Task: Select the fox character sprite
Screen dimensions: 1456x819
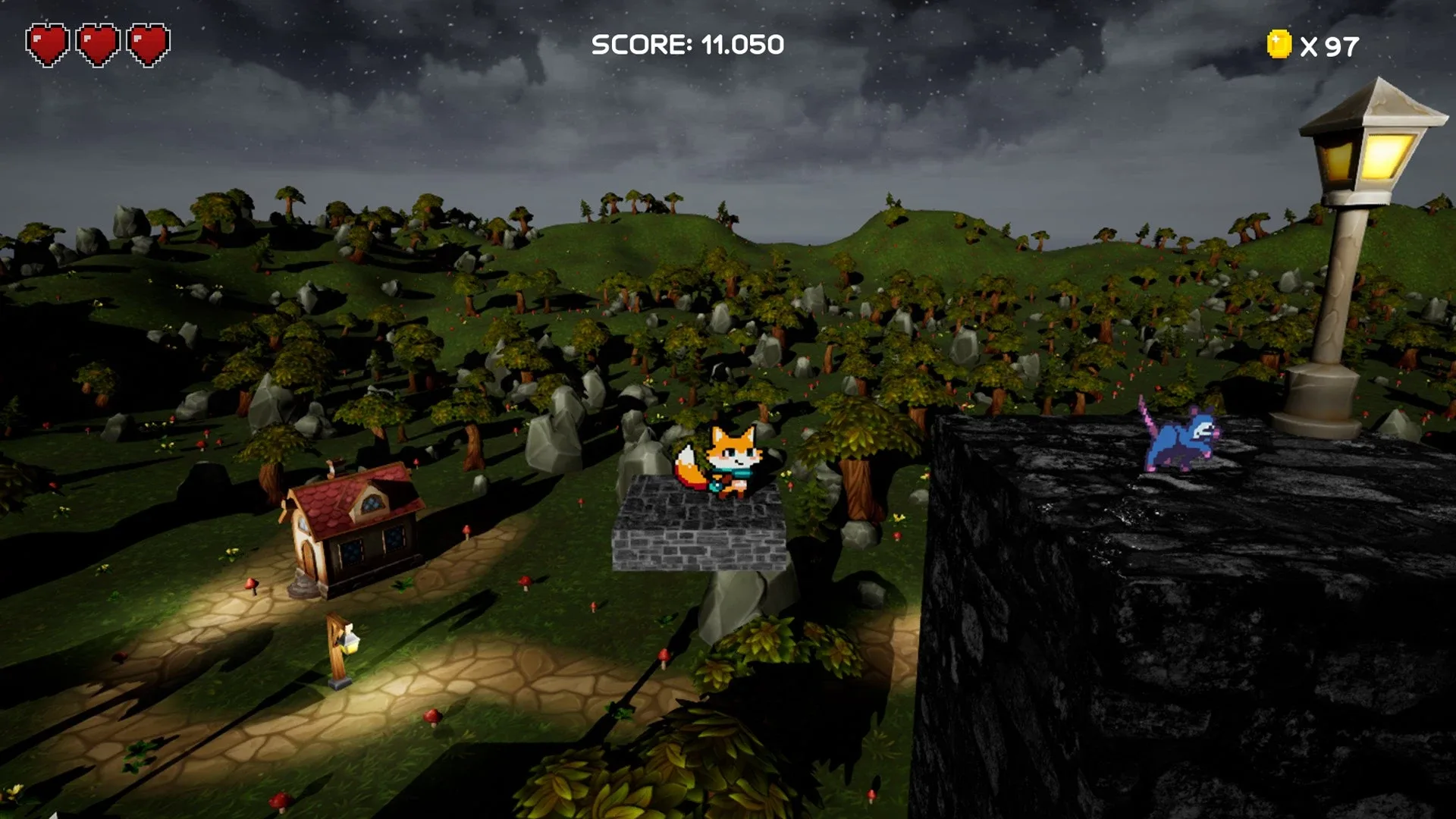Action: (x=730, y=455)
